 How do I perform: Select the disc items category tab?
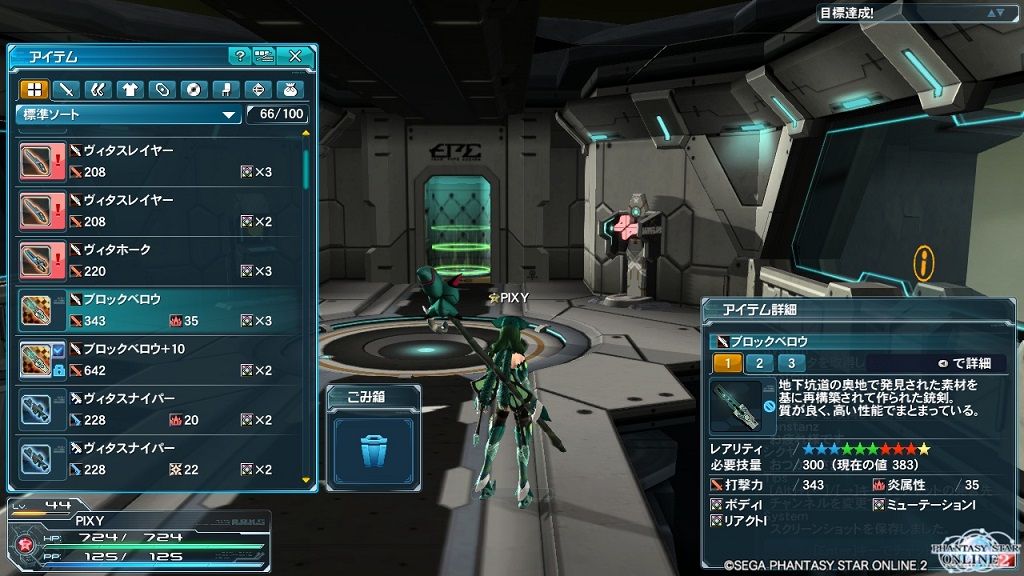point(194,89)
